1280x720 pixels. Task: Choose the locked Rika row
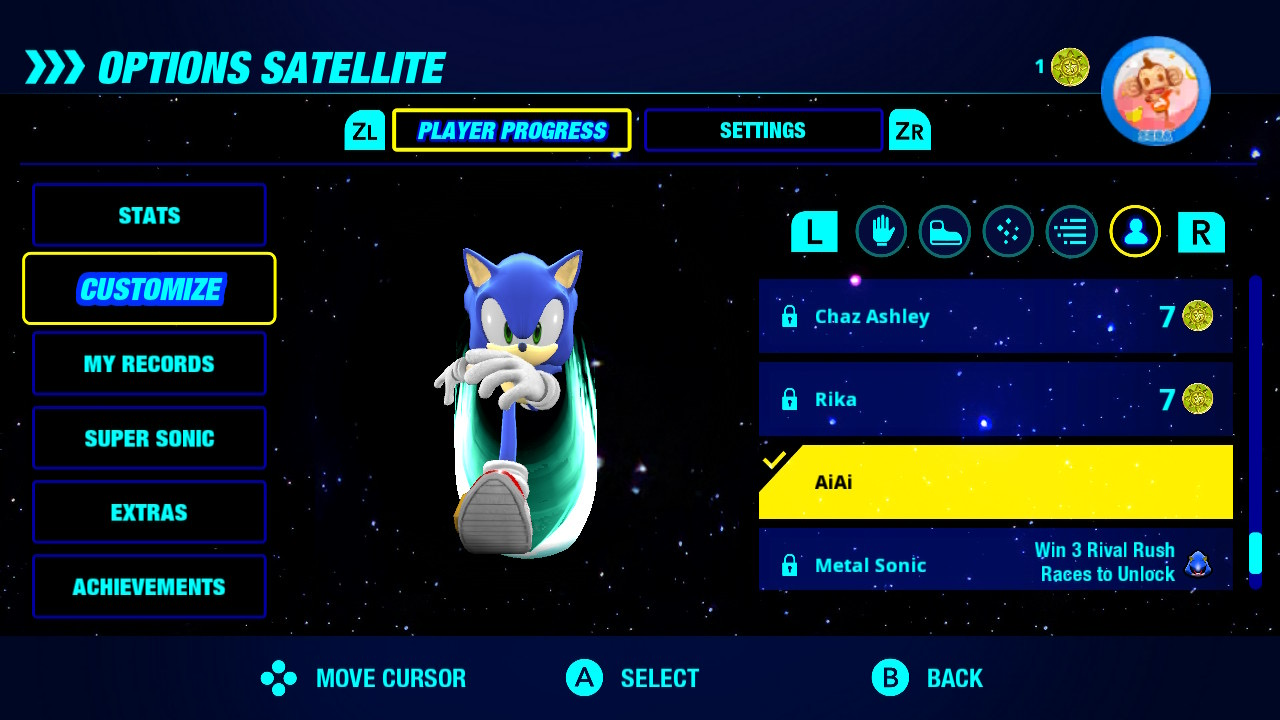tap(995, 400)
